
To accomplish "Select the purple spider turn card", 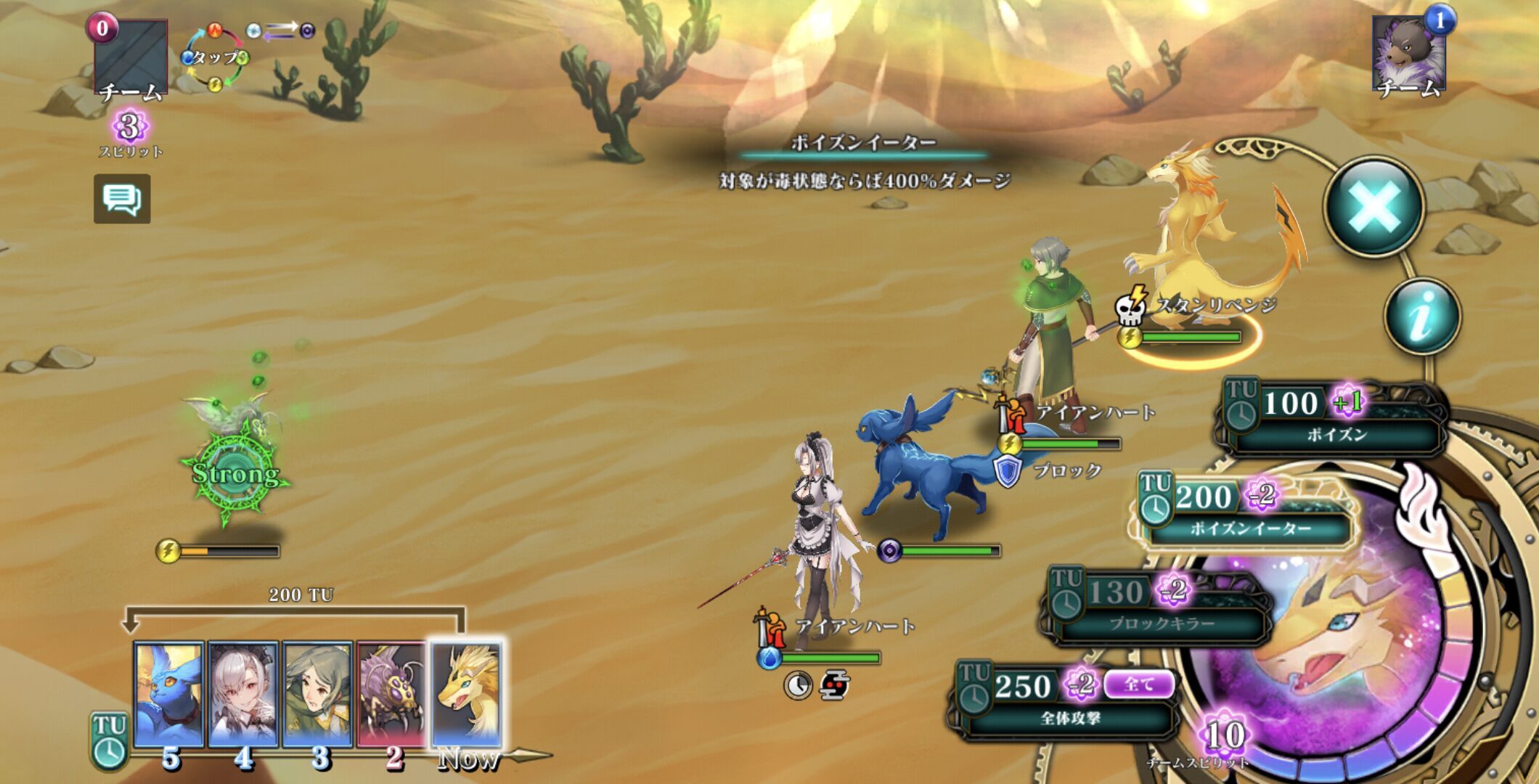I will pos(391,695).
